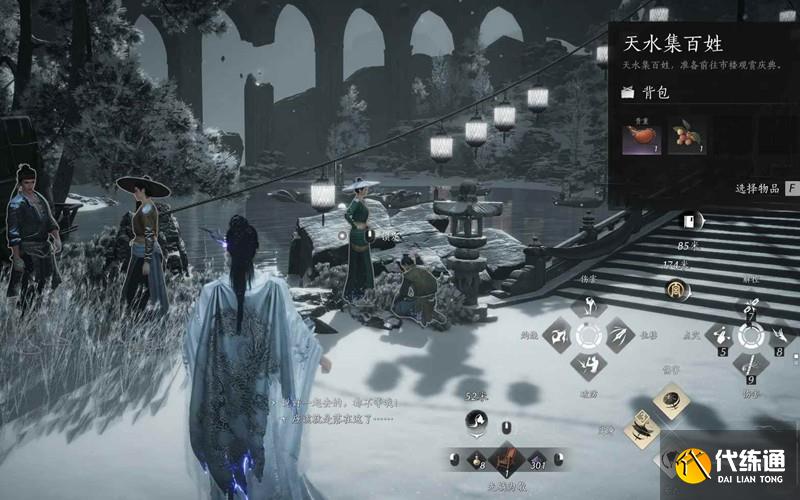This screenshot has width=800, height=500.
Task: Use the right-side skill of the left wheel
Action: pyautogui.click(x=619, y=336)
